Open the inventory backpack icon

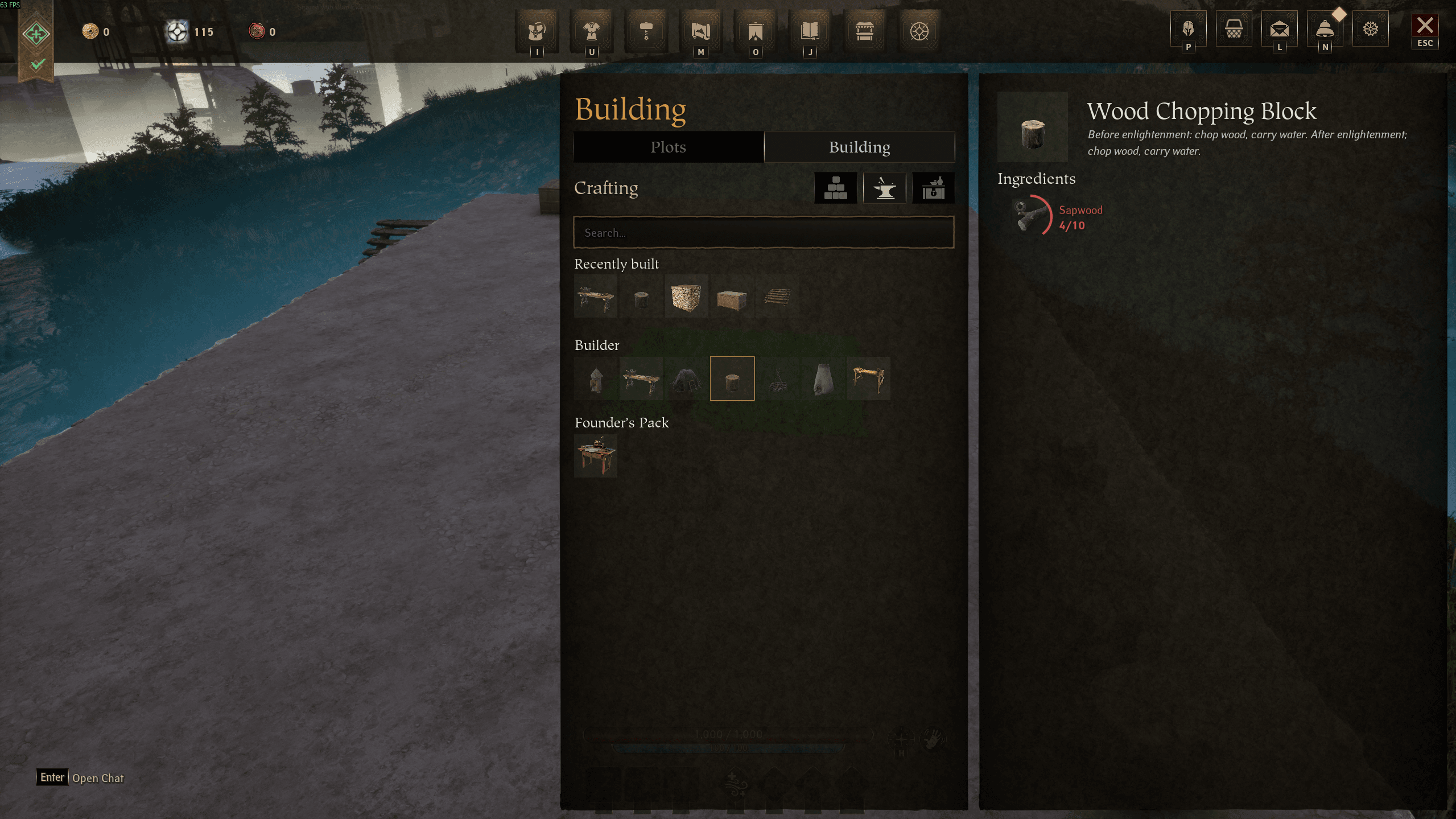pos(537,31)
